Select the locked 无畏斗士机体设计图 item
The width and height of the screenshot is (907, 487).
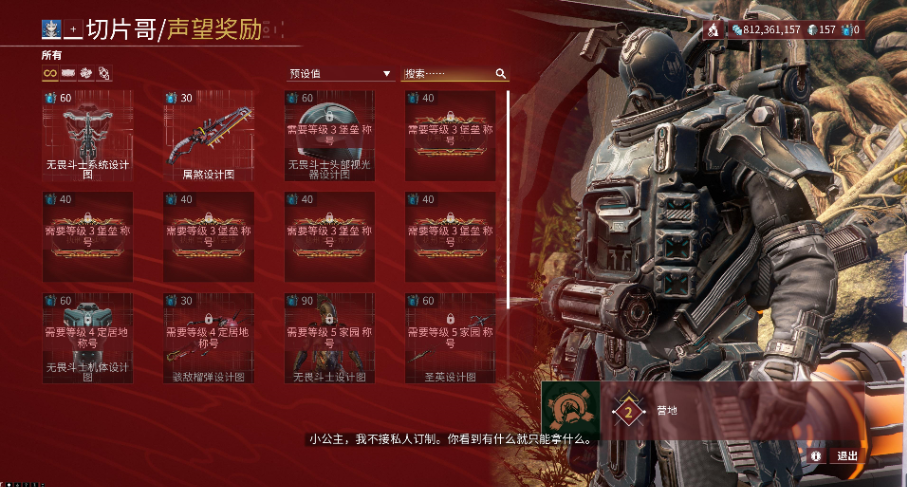click(x=87, y=338)
